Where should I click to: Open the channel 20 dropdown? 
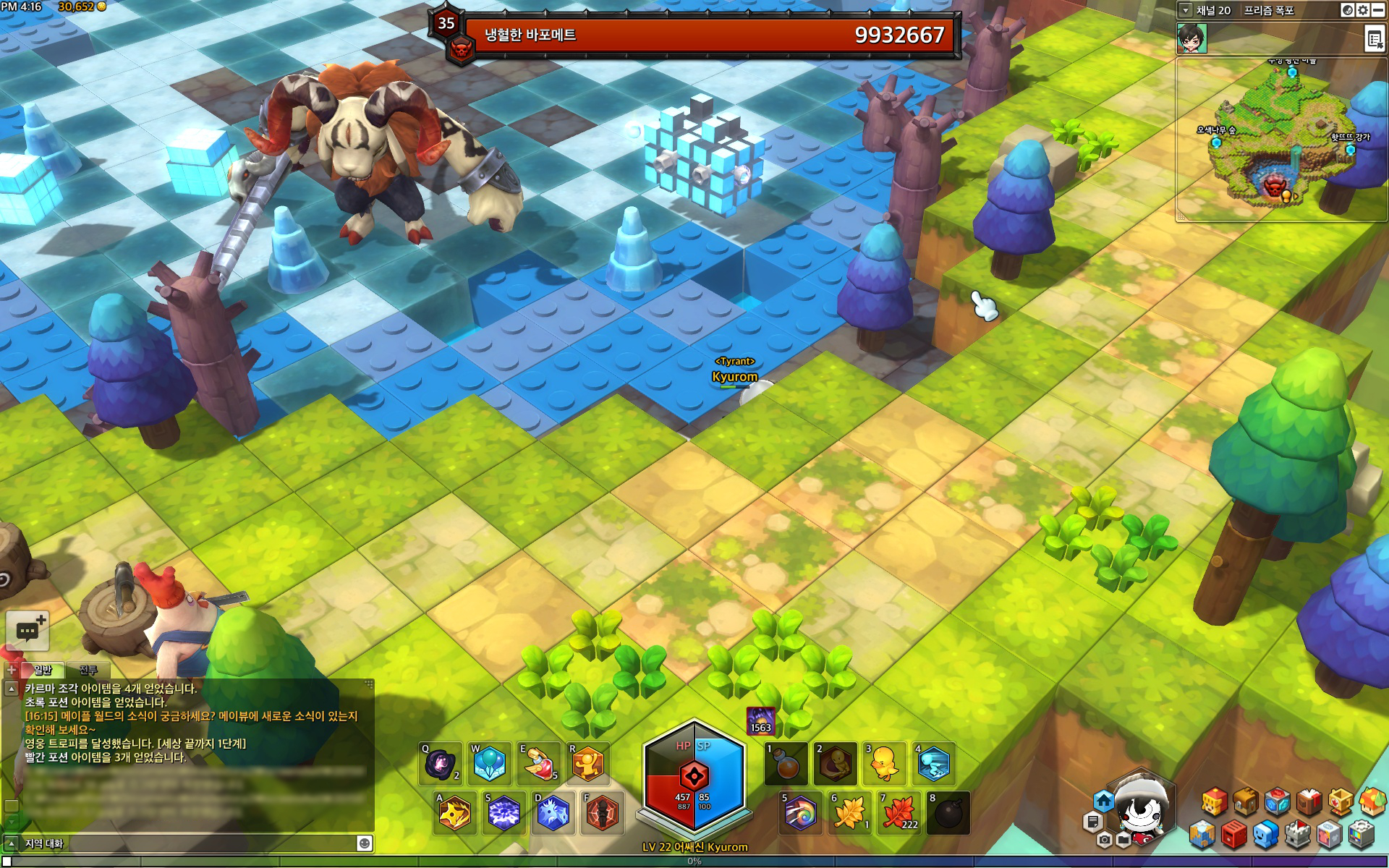[x=1185, y=10]
